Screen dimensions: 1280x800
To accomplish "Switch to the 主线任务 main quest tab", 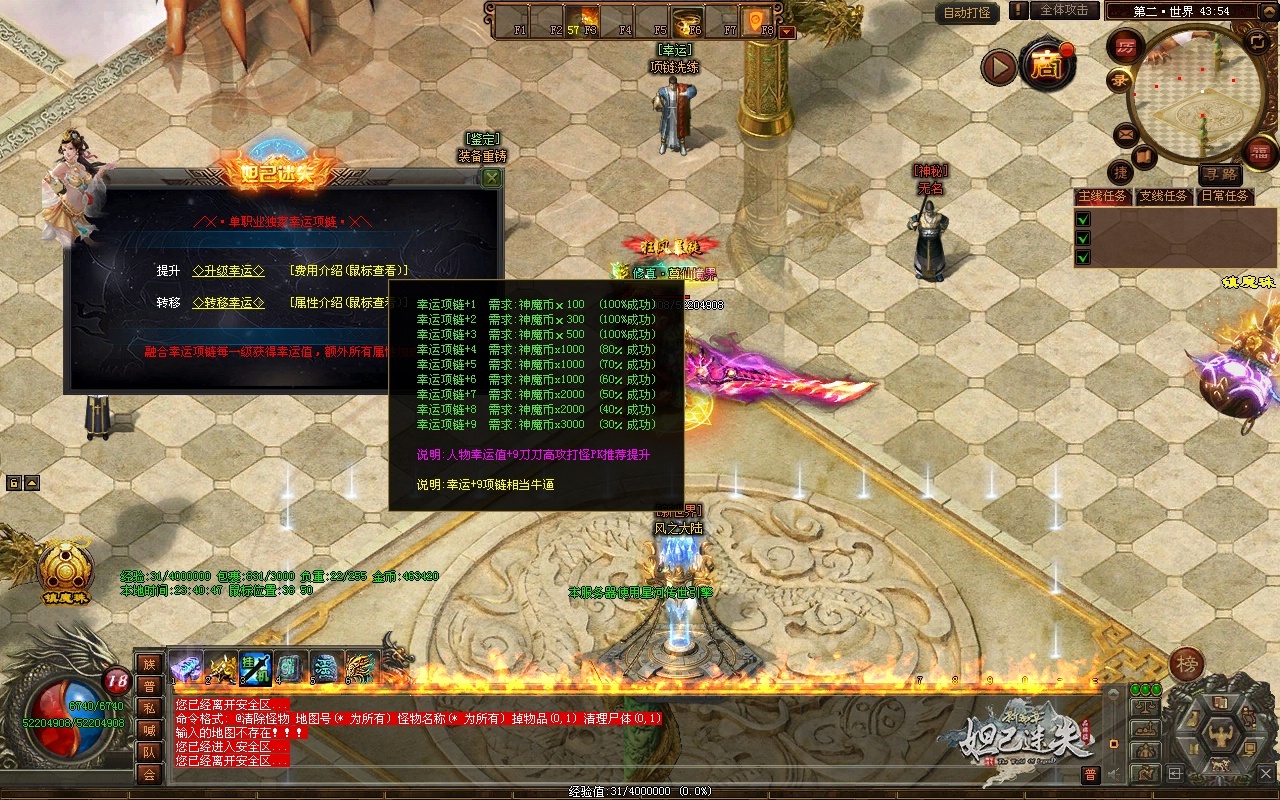I will (x=1102, y=196).
